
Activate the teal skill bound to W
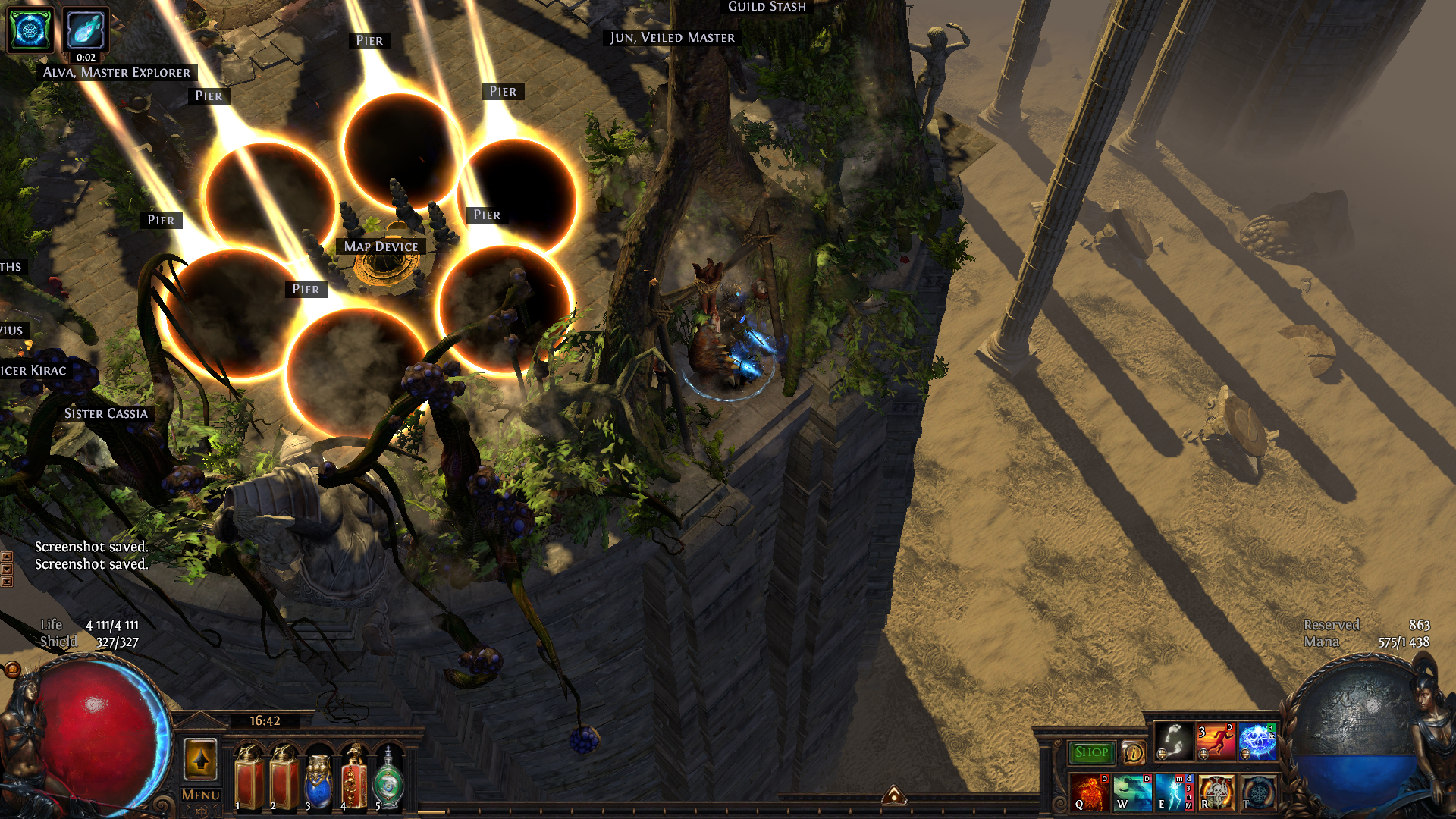(x=1132, y=792)
